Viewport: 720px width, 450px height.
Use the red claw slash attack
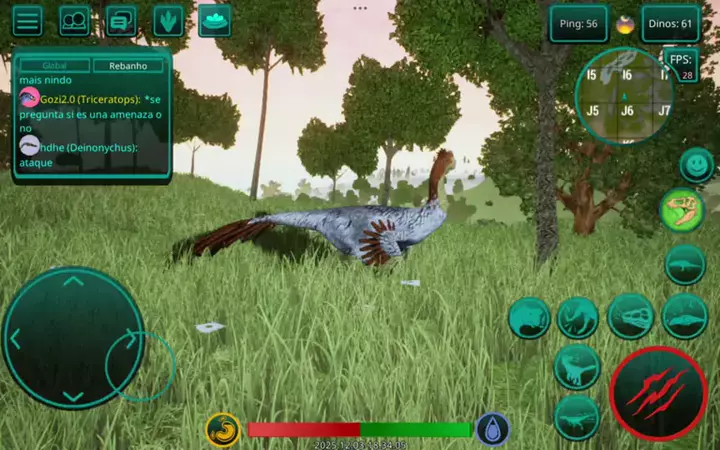tap(658, 392)
